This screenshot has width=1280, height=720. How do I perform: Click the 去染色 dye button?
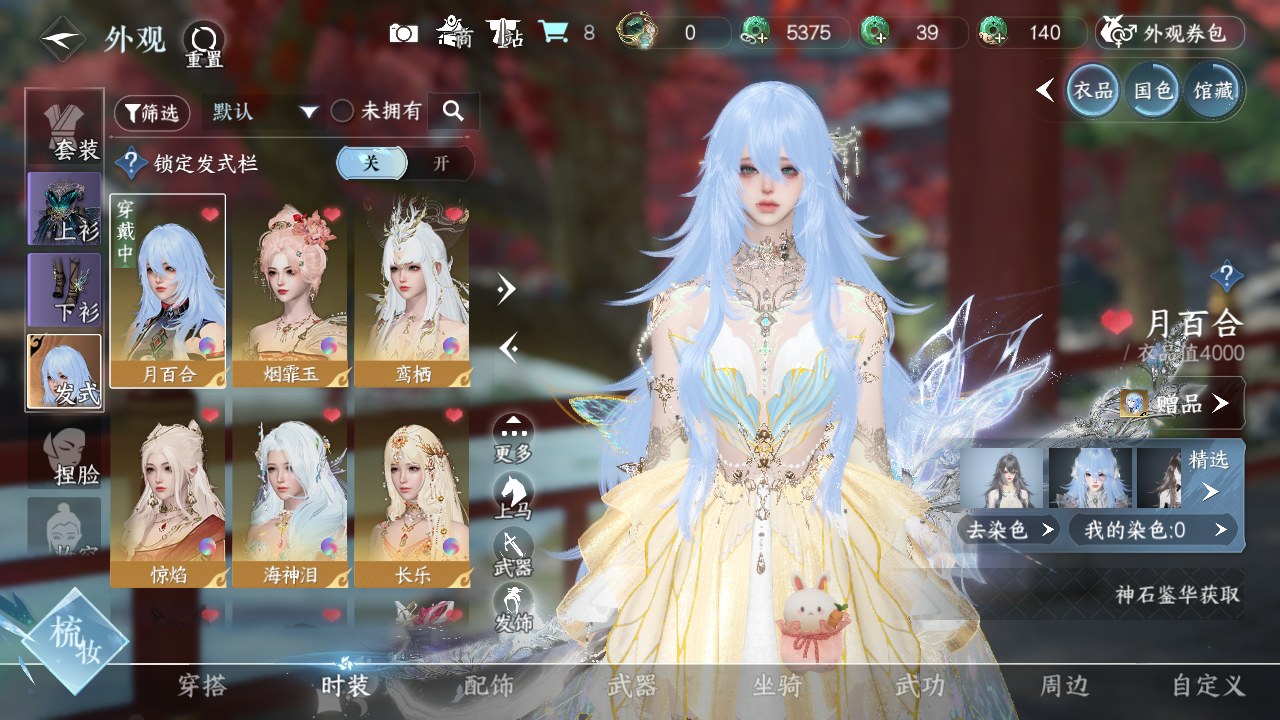(1008, 530)
